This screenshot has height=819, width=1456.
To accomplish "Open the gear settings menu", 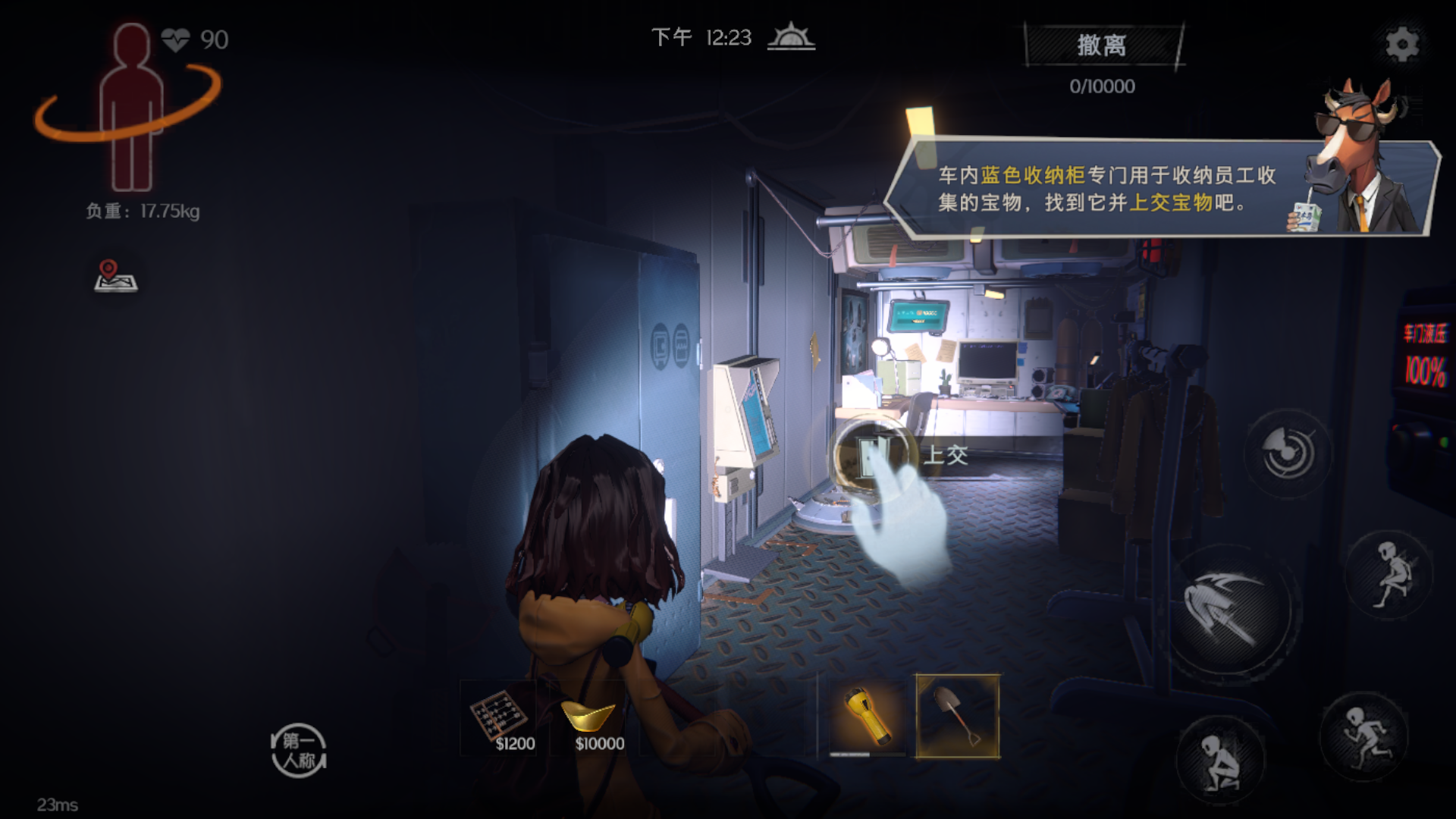I will pos(1401,44).
